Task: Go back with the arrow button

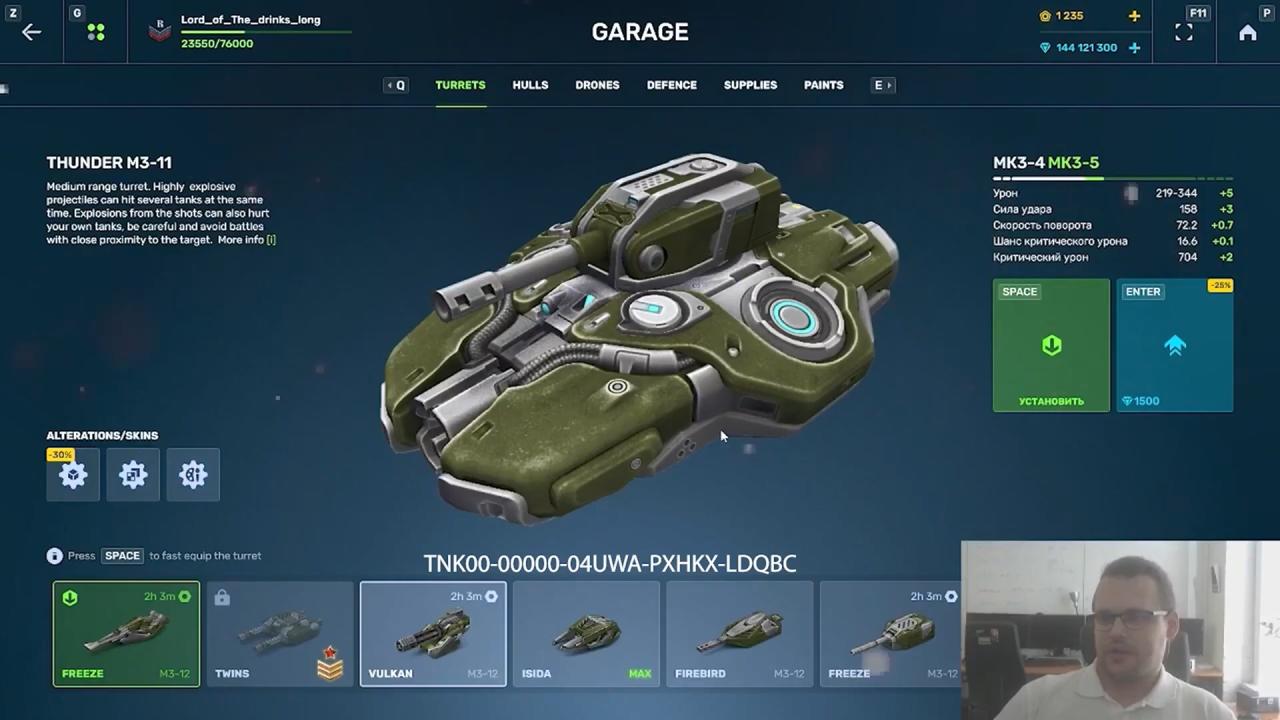Action: point(31,32)
